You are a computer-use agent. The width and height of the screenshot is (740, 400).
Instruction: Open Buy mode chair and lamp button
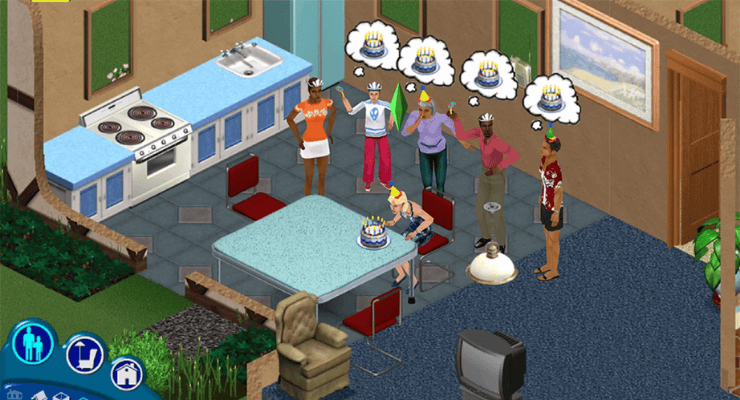pos(84,355)
